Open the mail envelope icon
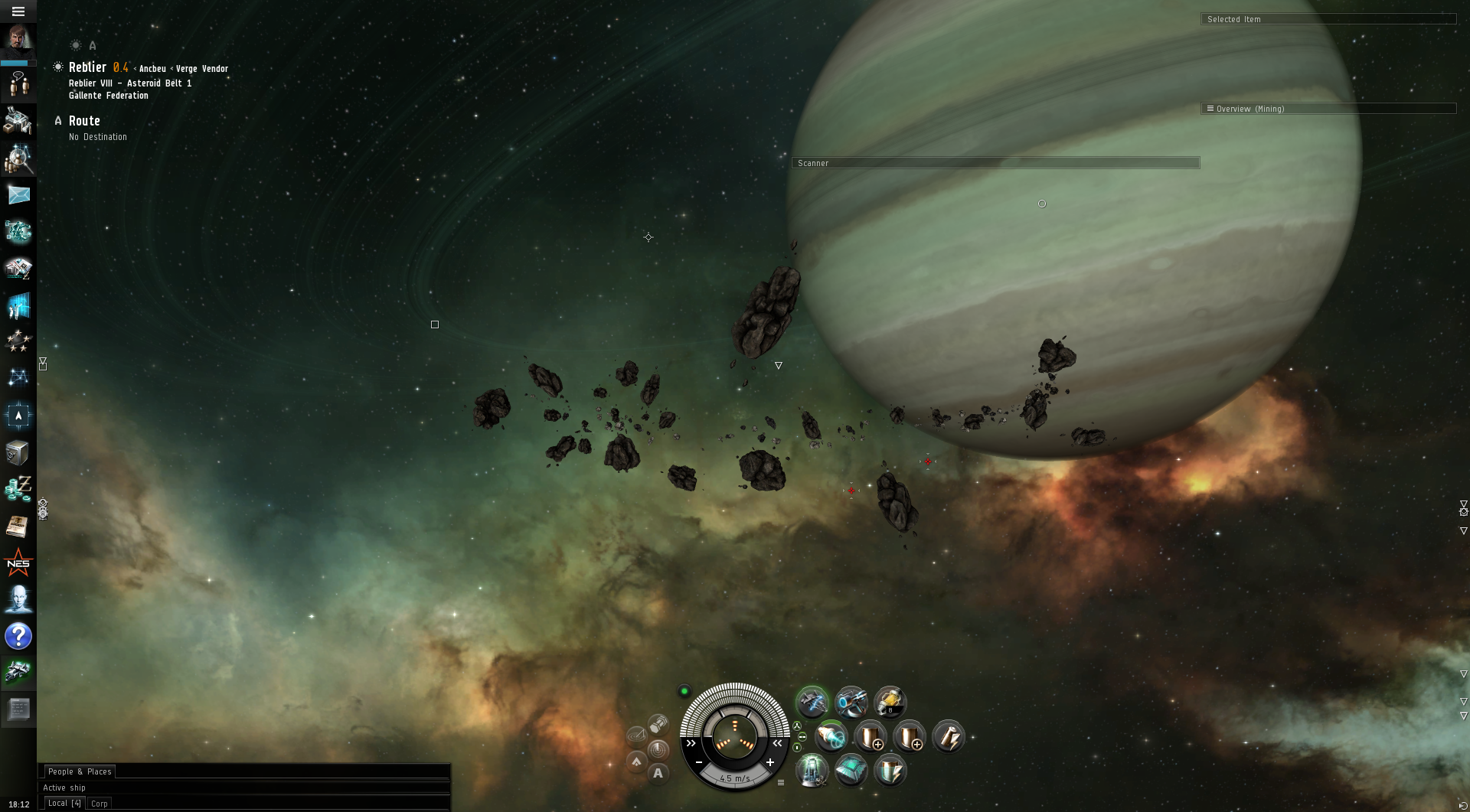1470x812 pixels. pos(18,195)
